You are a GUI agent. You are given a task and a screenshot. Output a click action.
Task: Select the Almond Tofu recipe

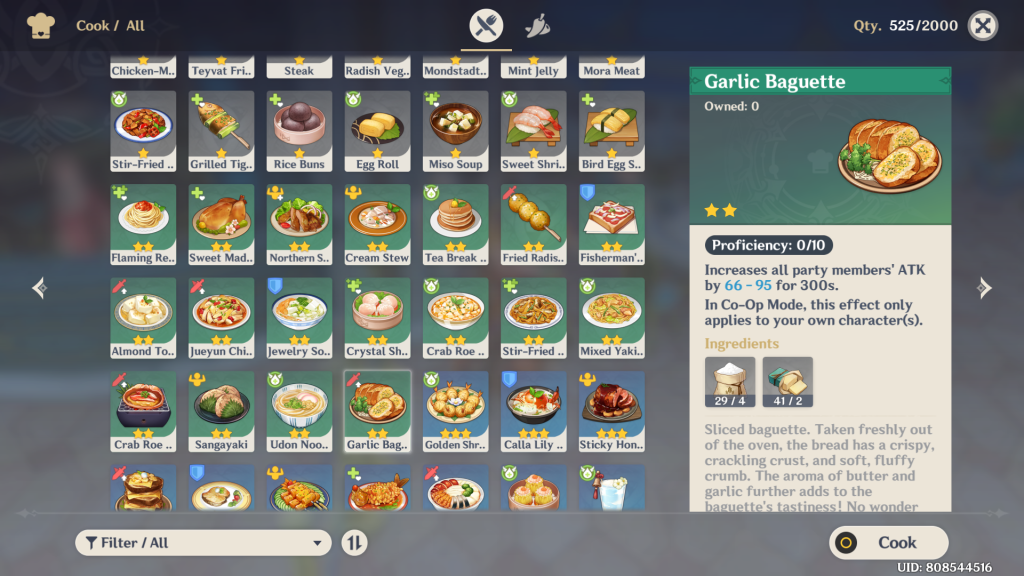(x=143, y=318)
